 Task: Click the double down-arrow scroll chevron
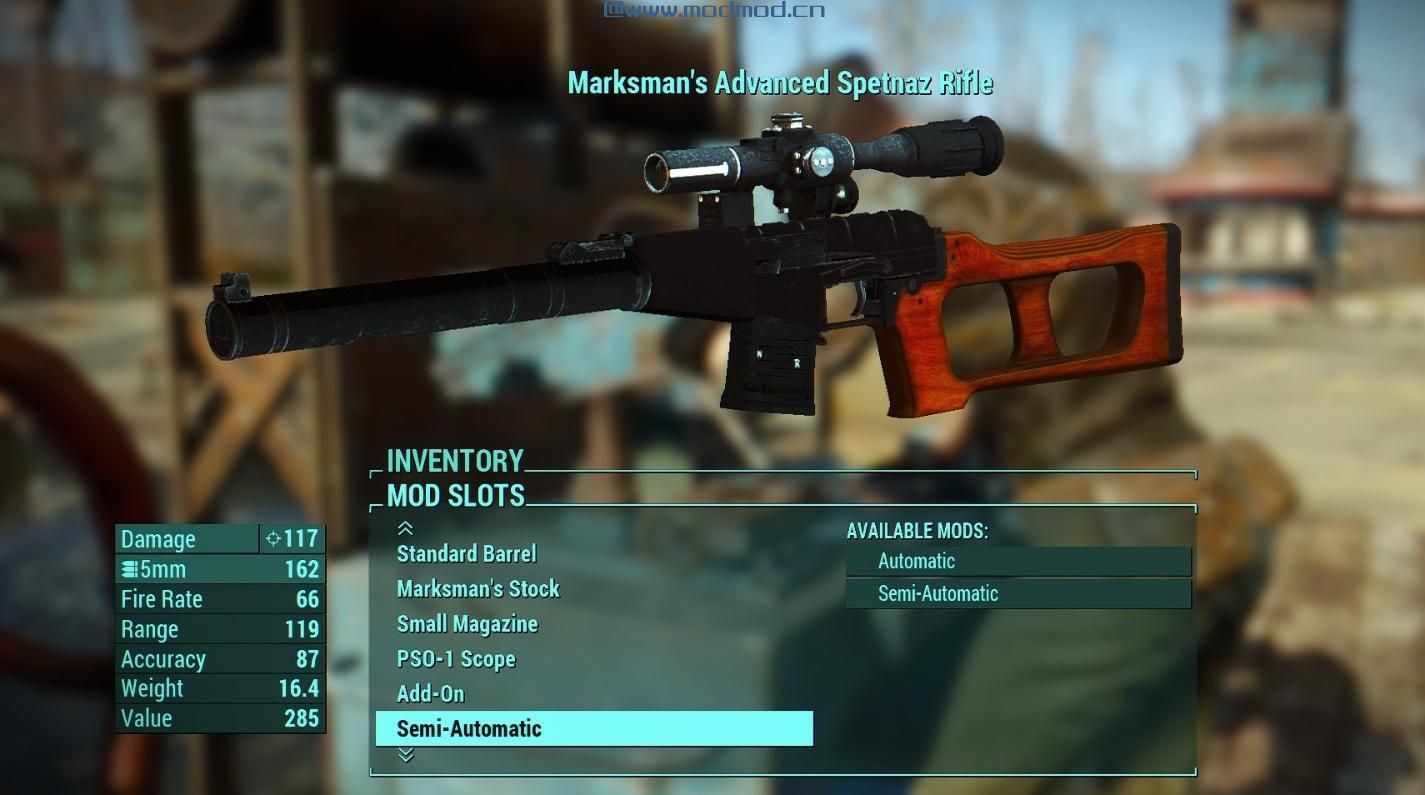point(405,757)
